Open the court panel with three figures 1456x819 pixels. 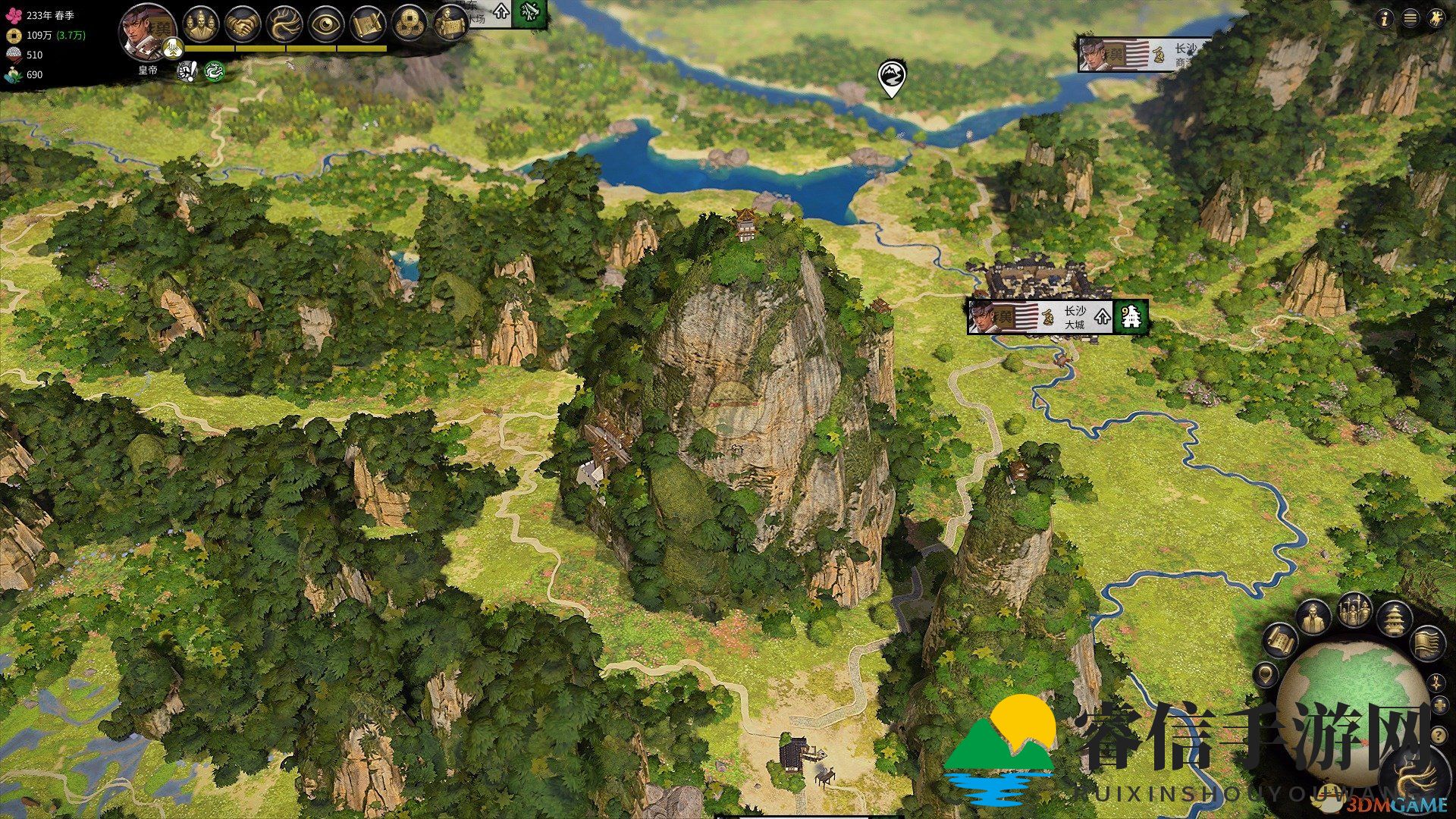200,24
